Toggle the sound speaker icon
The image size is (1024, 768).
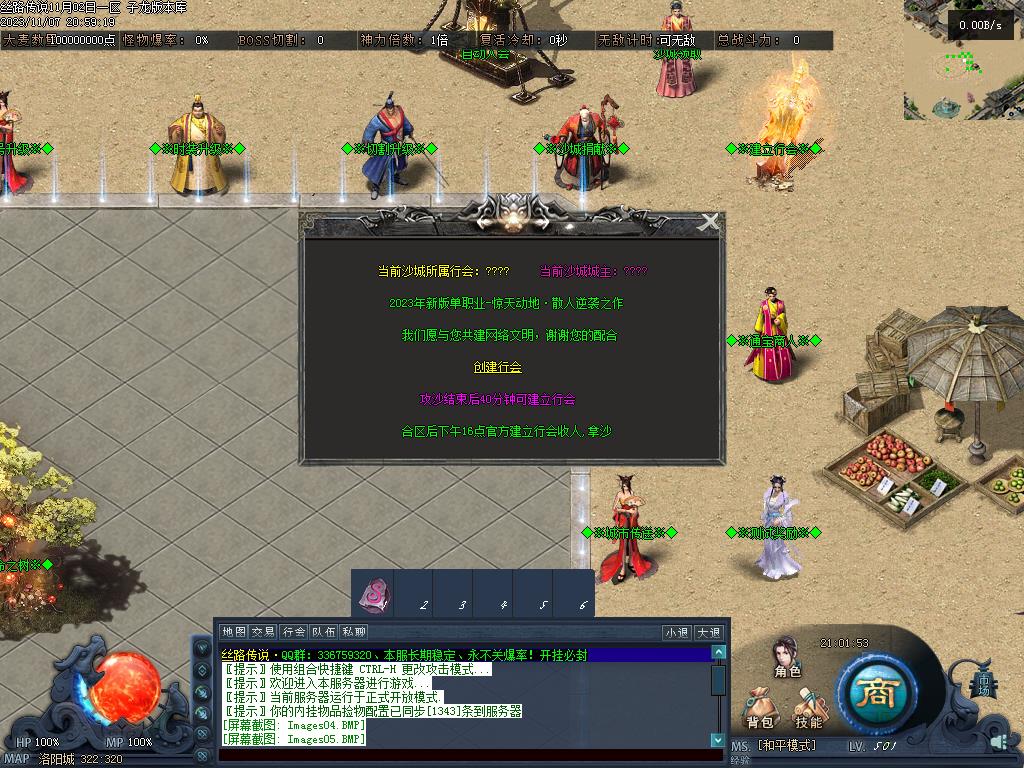999,741
